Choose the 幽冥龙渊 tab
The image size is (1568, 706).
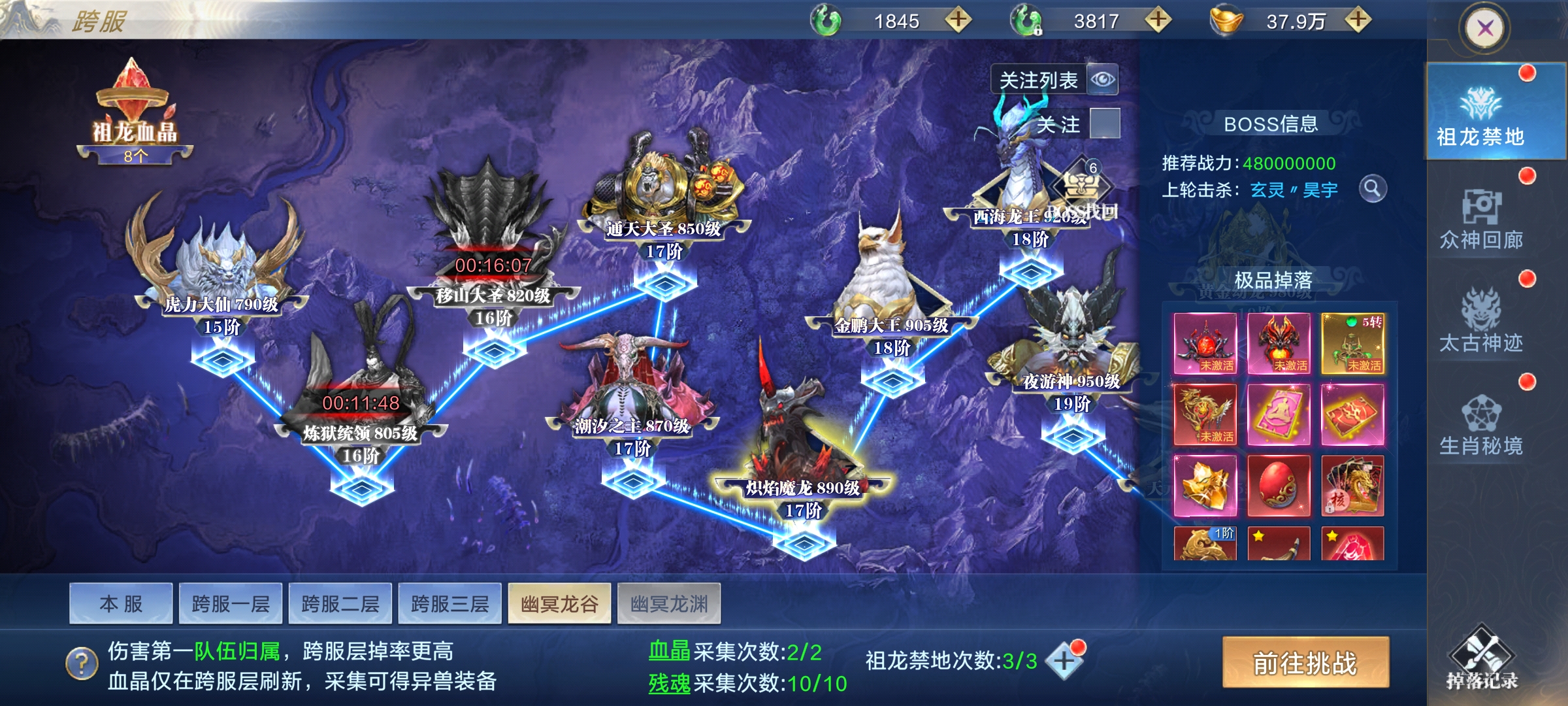point(669,603)
